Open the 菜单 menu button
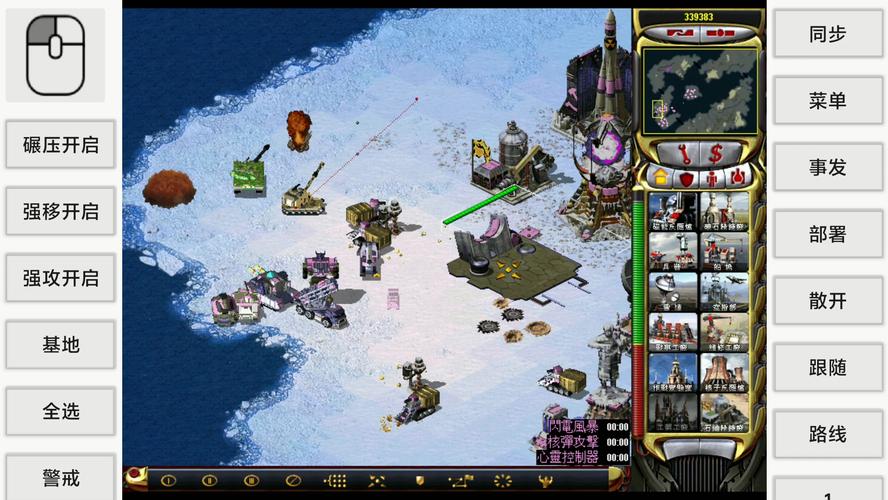 827,101
